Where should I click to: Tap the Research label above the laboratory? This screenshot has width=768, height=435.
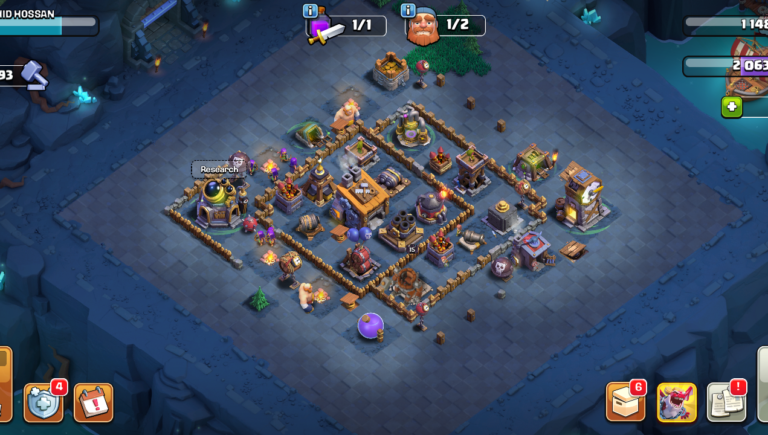tap(219, 169)
